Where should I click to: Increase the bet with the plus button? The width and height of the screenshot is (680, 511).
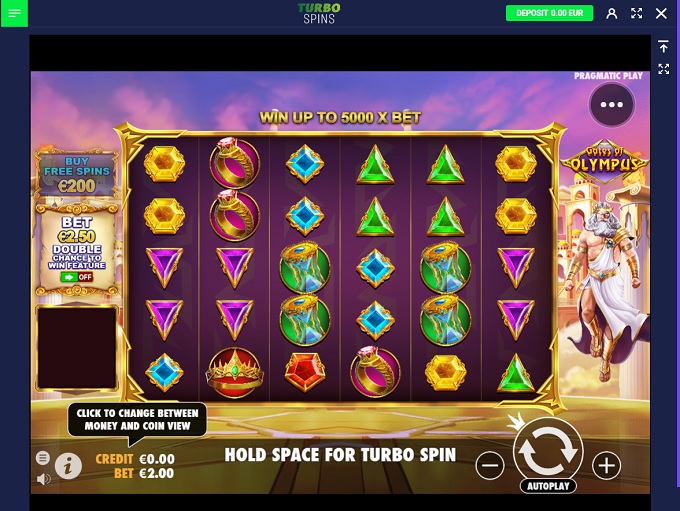point(606,465)
